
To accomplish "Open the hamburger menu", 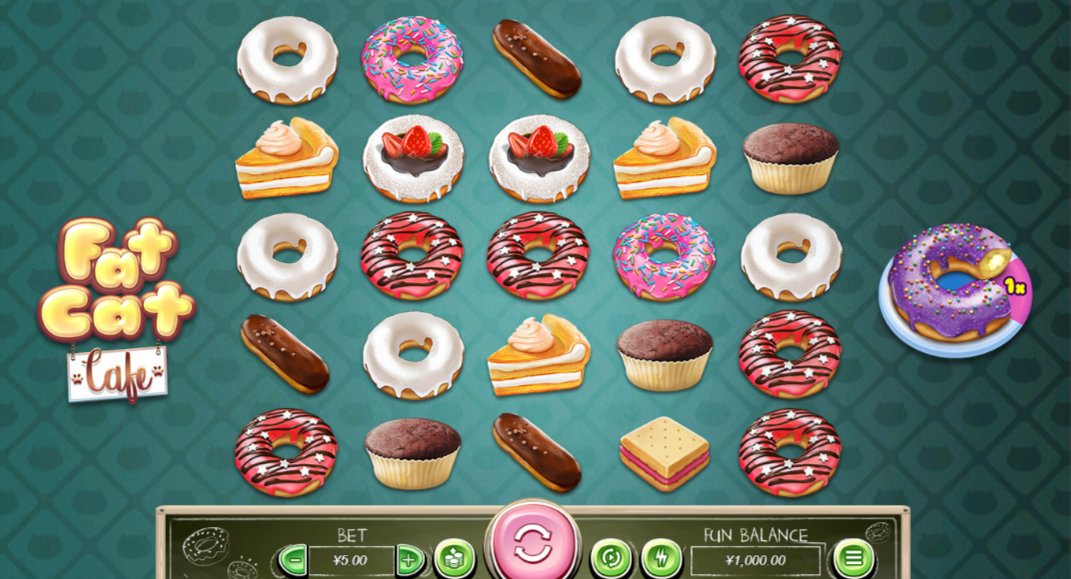I will [x=853, y=558].
